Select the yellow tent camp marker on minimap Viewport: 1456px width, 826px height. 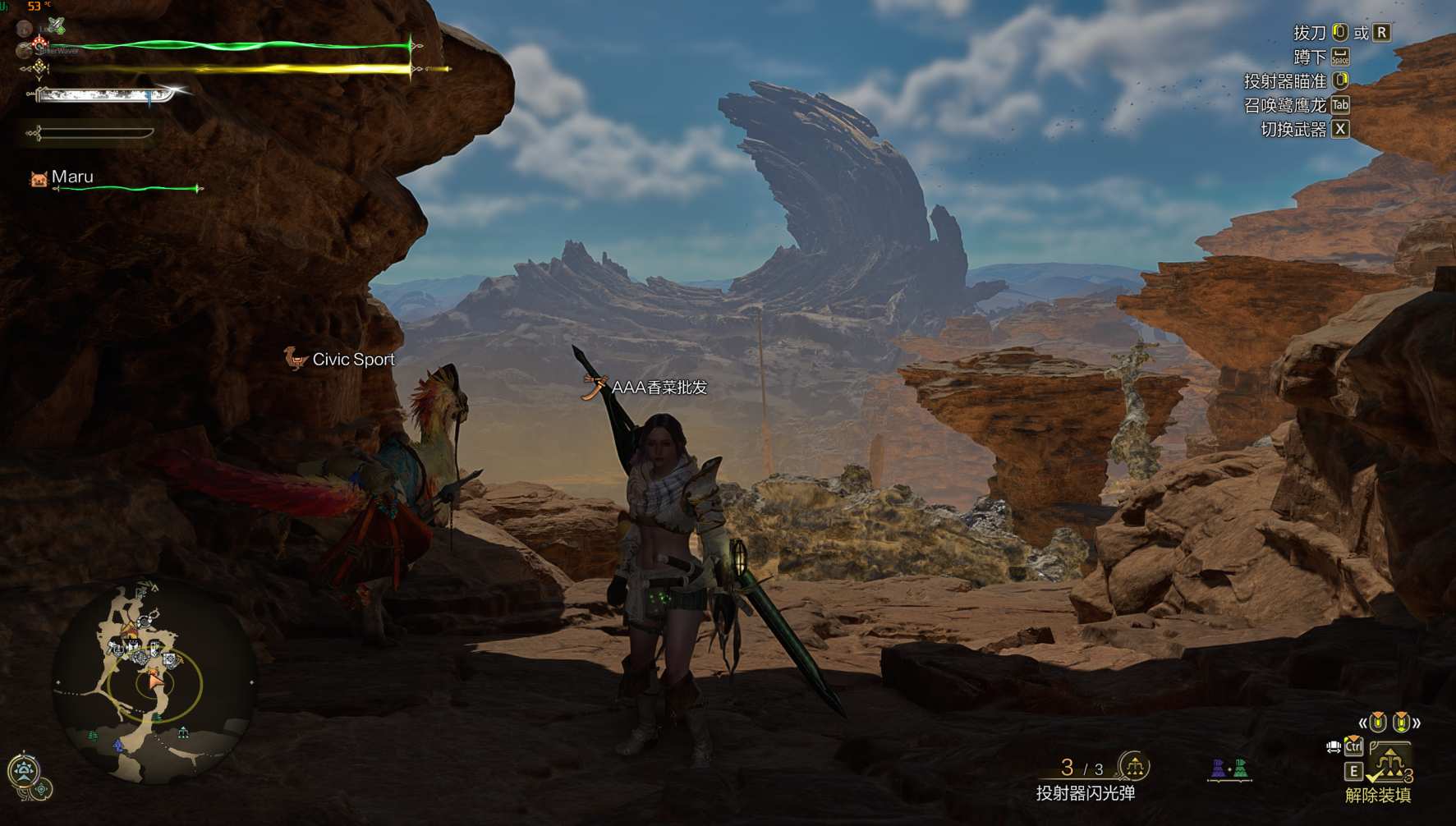tap(130, 631)
